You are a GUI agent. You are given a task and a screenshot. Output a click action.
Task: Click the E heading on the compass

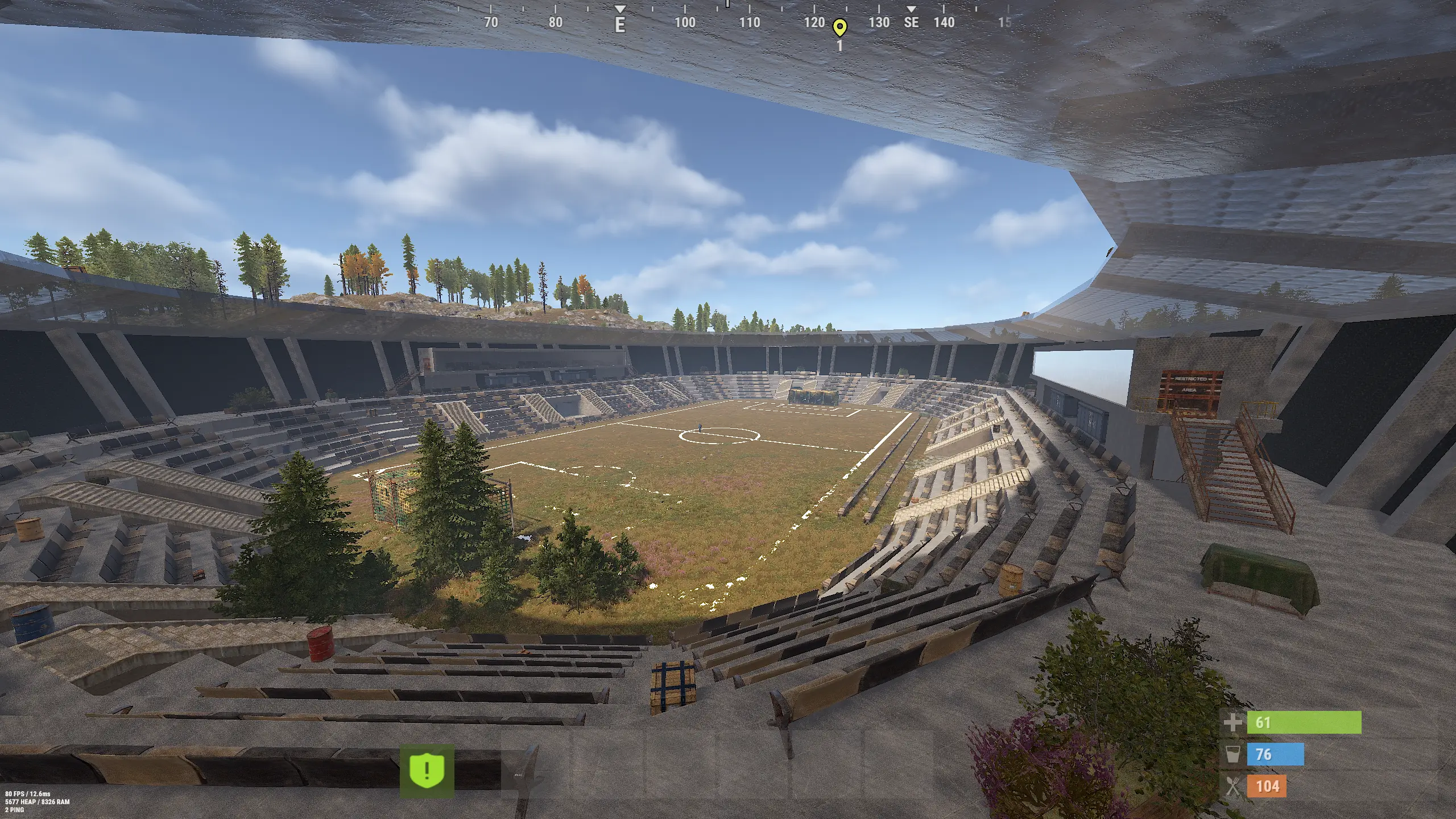pos(620,24)
